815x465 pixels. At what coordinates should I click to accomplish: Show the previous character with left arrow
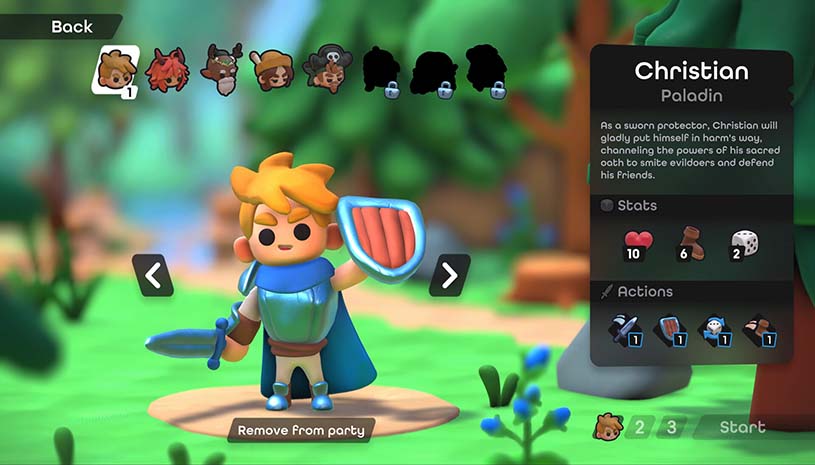tap(153, 274)
